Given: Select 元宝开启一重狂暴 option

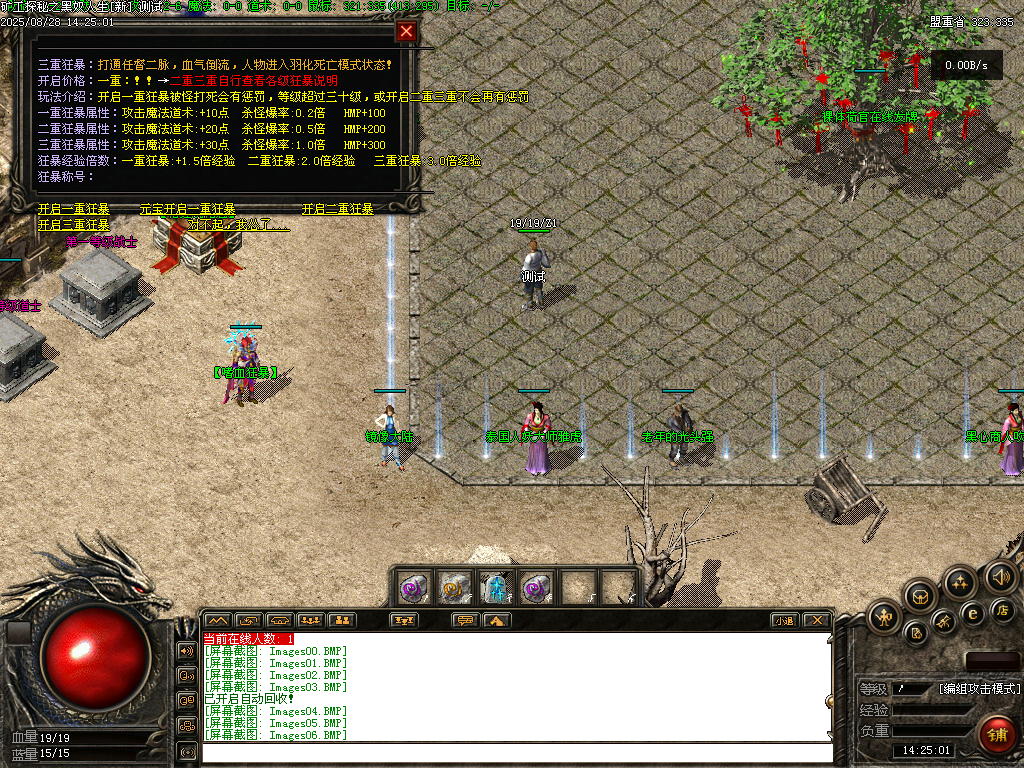Looking at the screenshot, I should coord(188,209).
